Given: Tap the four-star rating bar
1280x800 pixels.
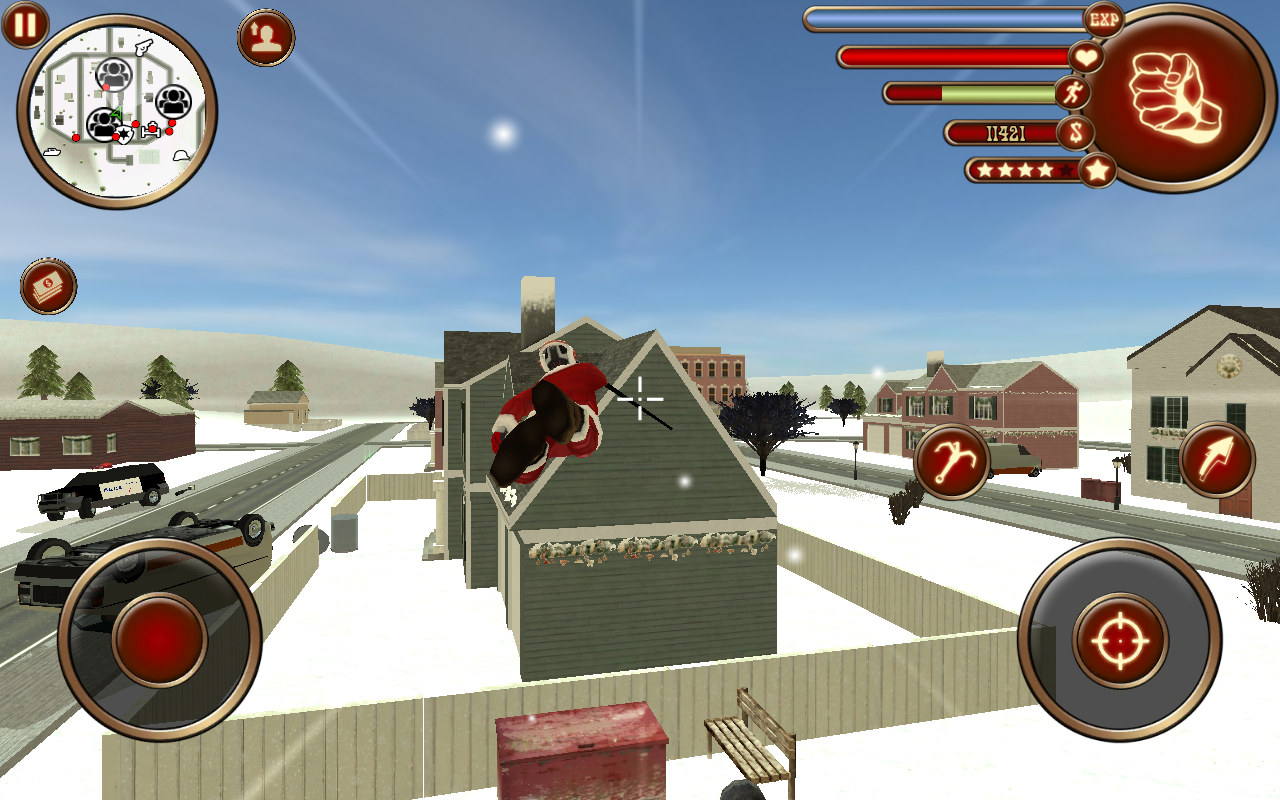Looking at the screenshot, I should point(1023,169).
